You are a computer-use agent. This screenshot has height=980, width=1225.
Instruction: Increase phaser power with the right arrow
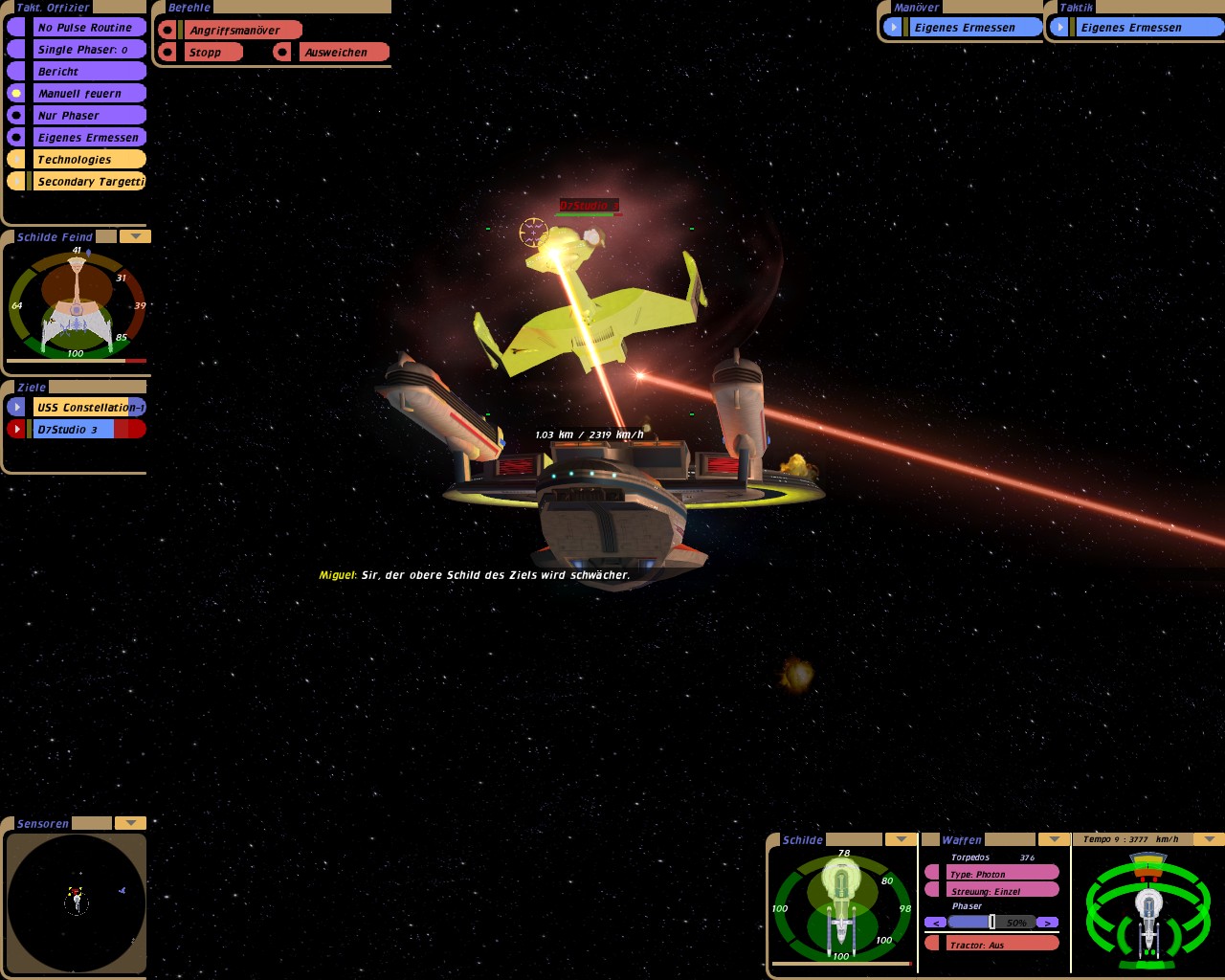[x=1048, y=923]
